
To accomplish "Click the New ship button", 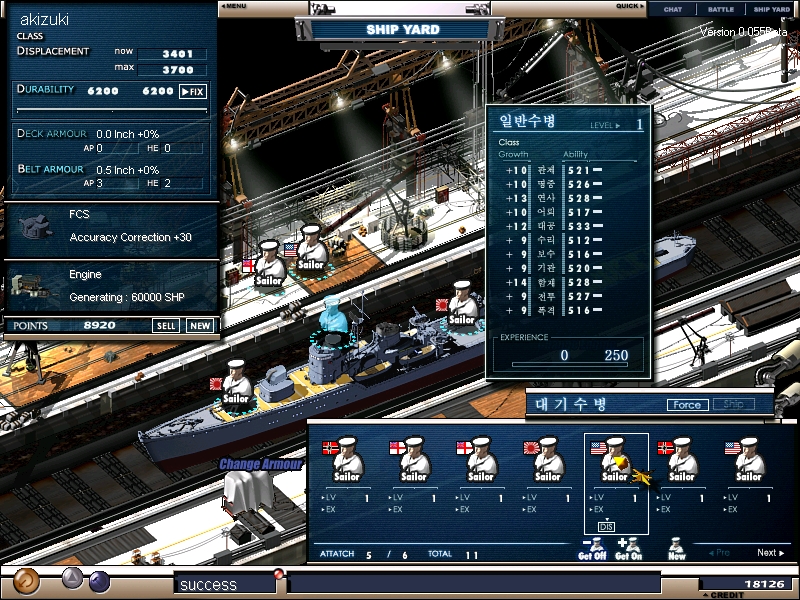I will pyautogui.click(x=200, y=326).
